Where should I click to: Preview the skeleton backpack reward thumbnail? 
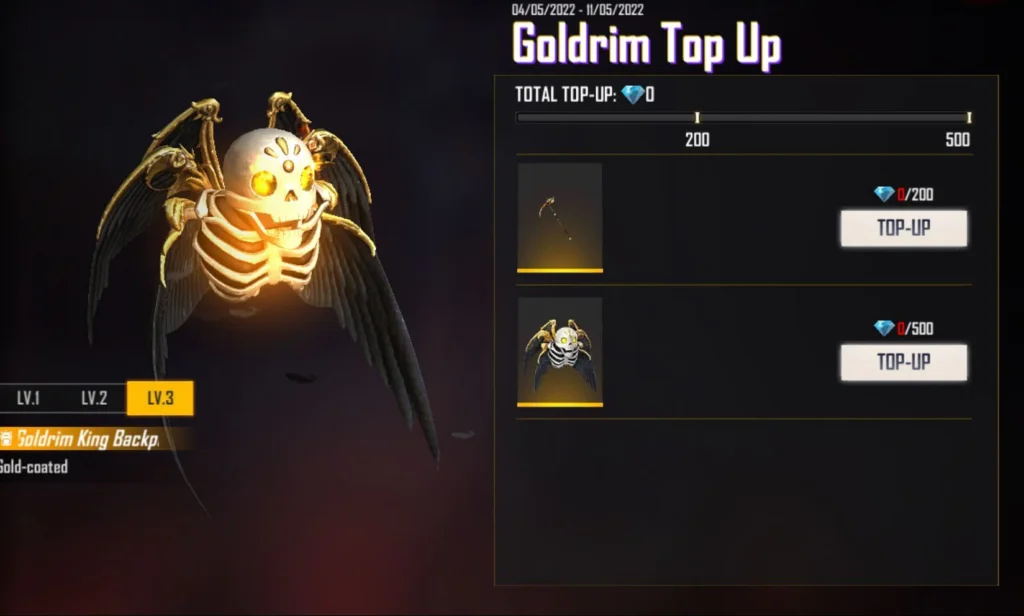[560, 351]
